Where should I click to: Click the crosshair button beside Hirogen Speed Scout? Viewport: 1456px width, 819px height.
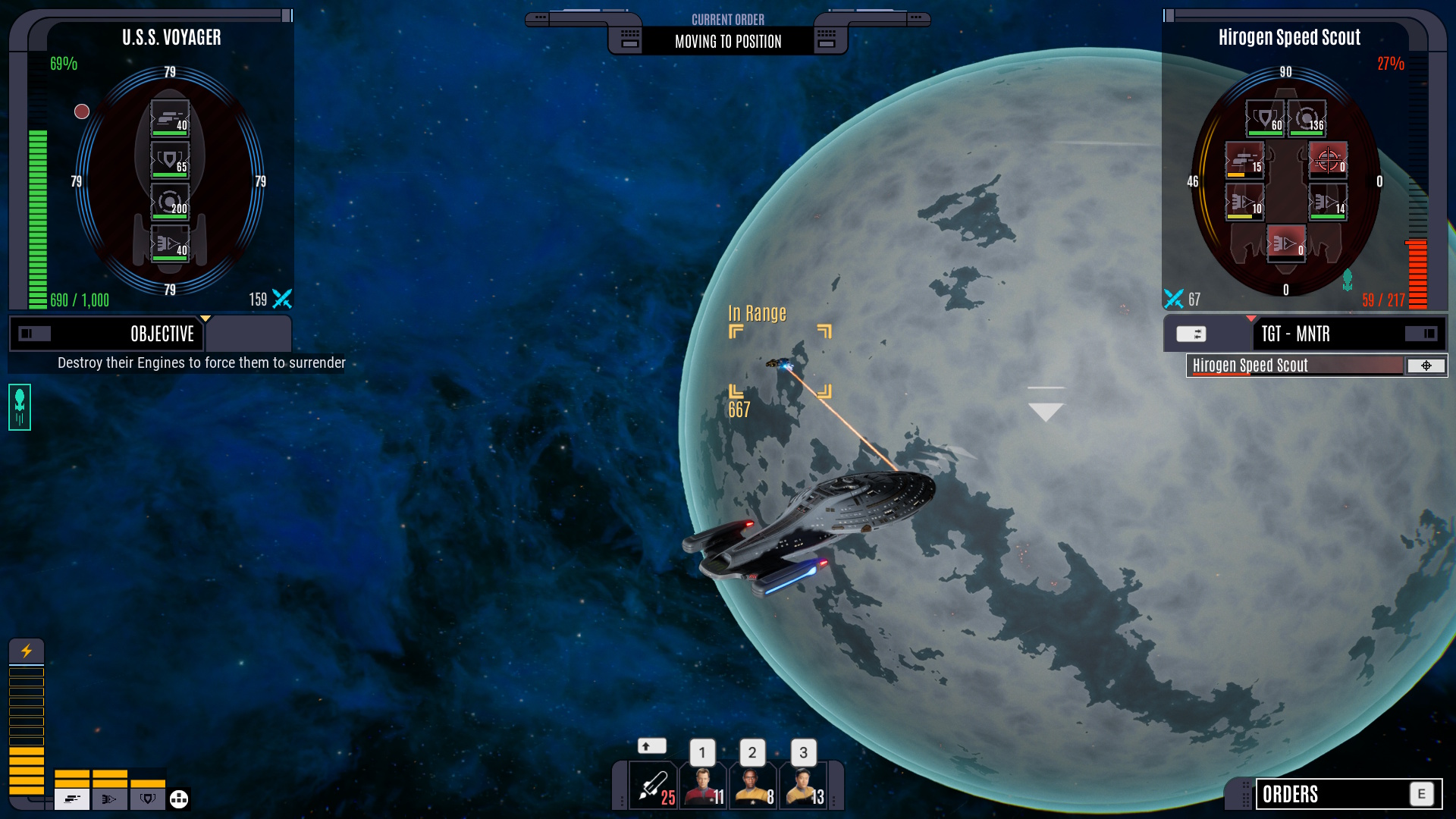pos(1426,366)
